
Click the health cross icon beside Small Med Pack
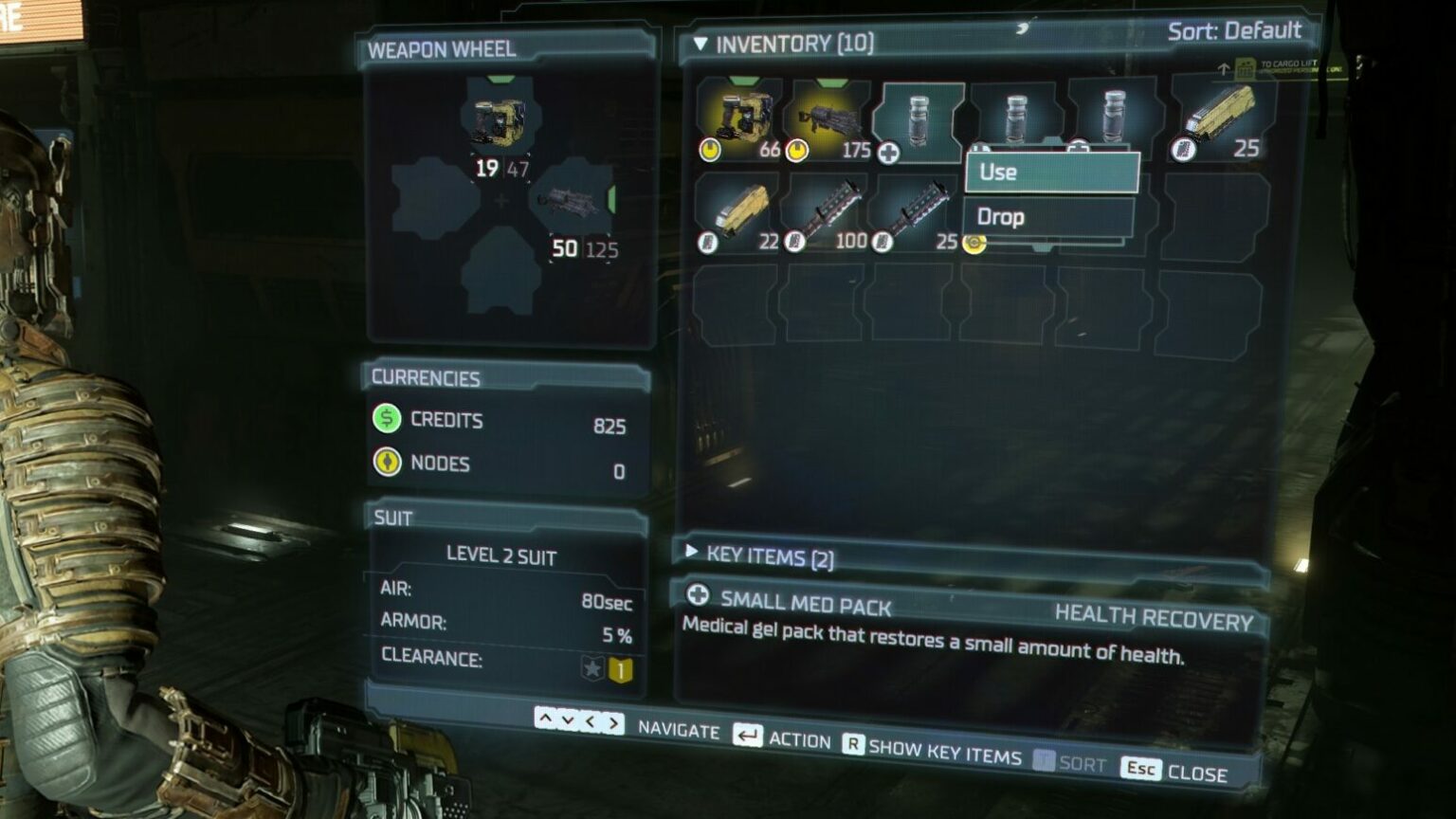click(699, 597)
